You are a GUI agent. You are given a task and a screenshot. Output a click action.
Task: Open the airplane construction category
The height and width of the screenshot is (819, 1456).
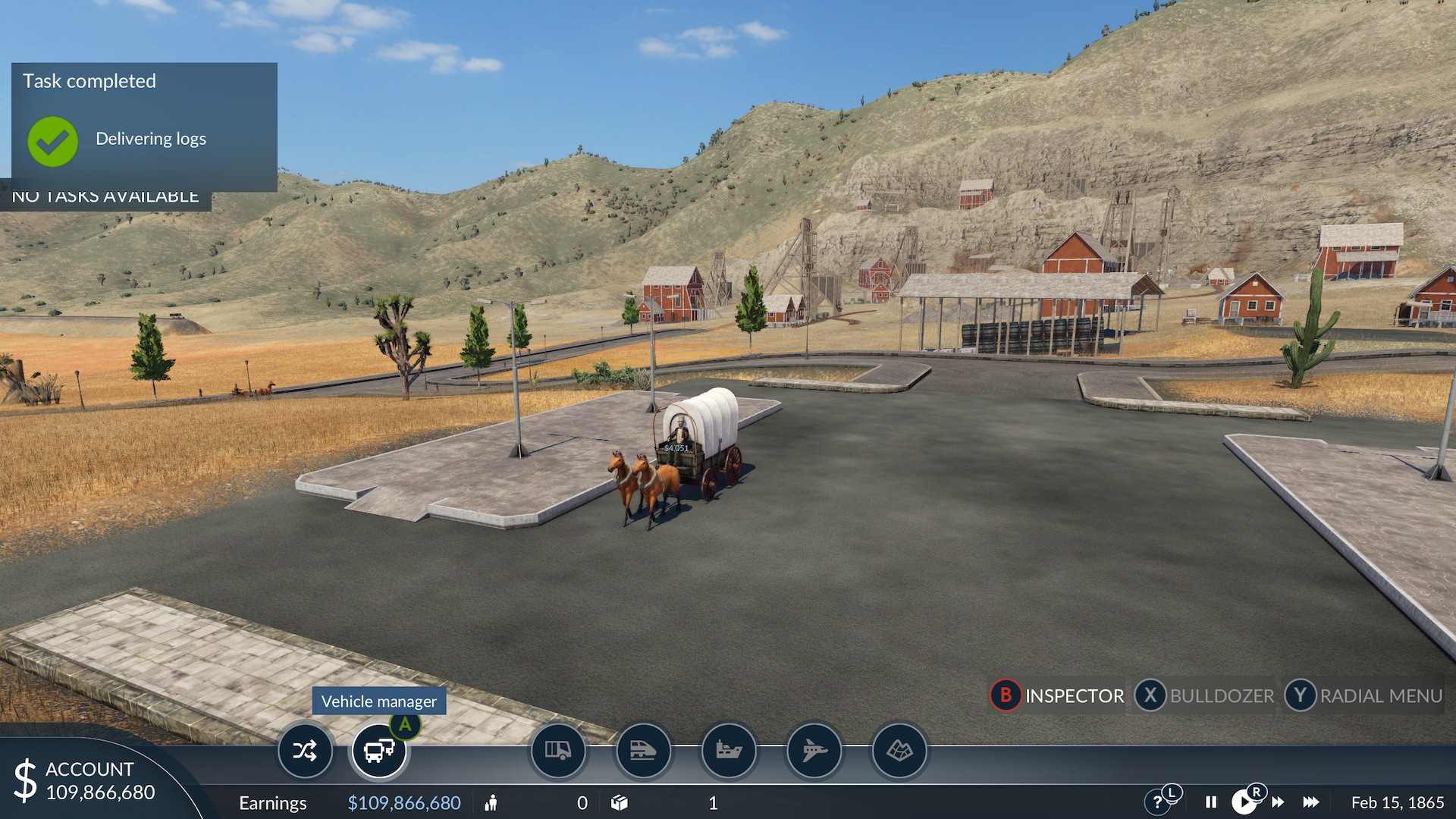pyautogui.click(x=814, y=751)
